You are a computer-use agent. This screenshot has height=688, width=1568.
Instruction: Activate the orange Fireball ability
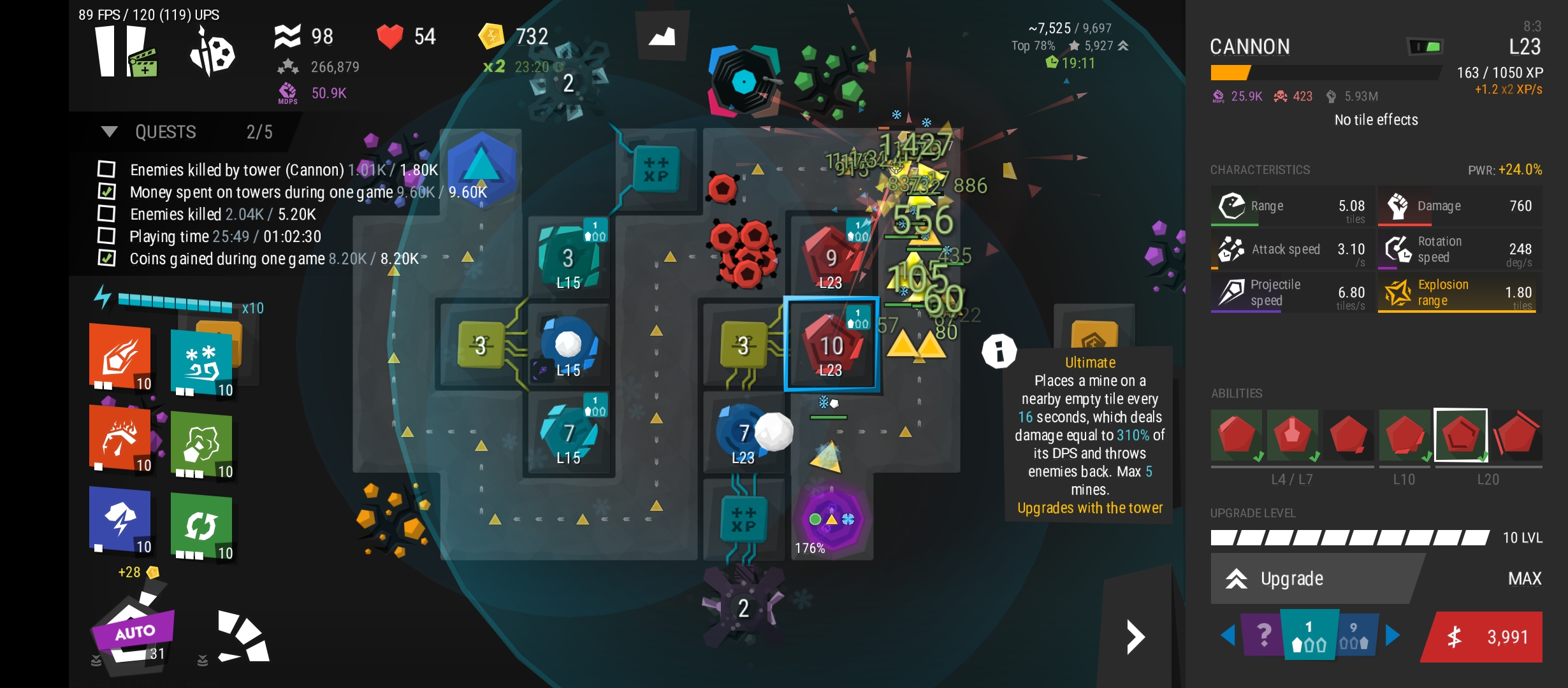point(121,357)
